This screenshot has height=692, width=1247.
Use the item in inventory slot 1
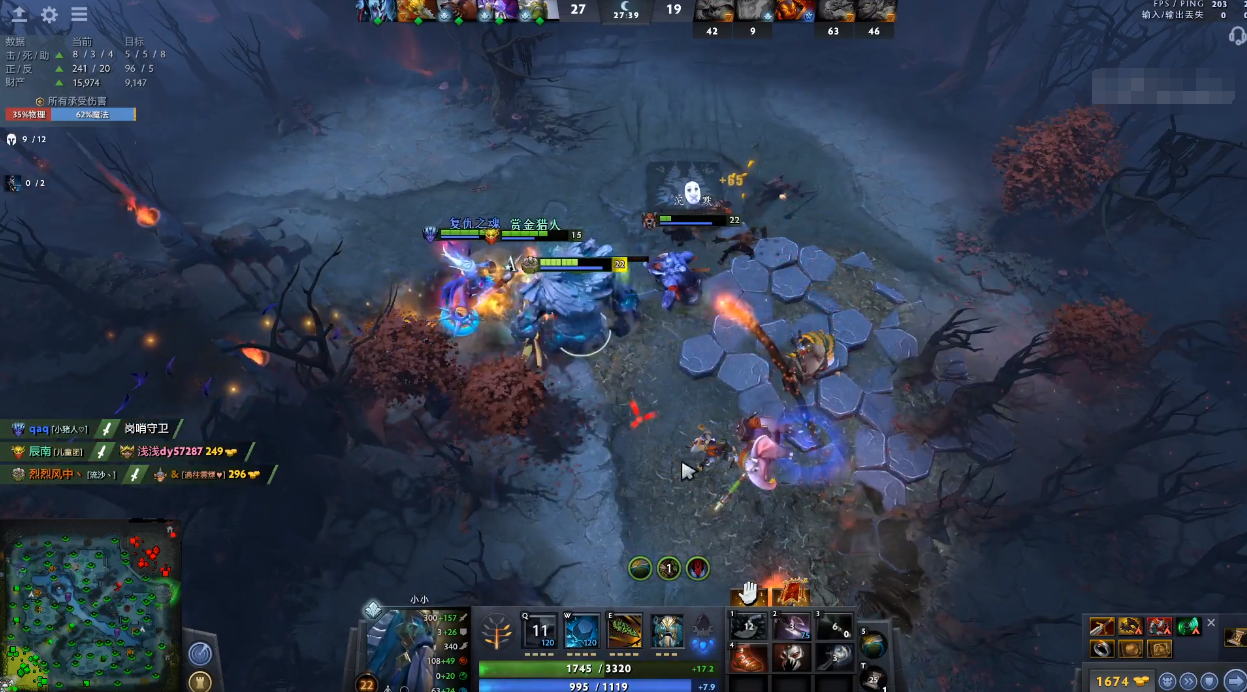tap(747, 627)
